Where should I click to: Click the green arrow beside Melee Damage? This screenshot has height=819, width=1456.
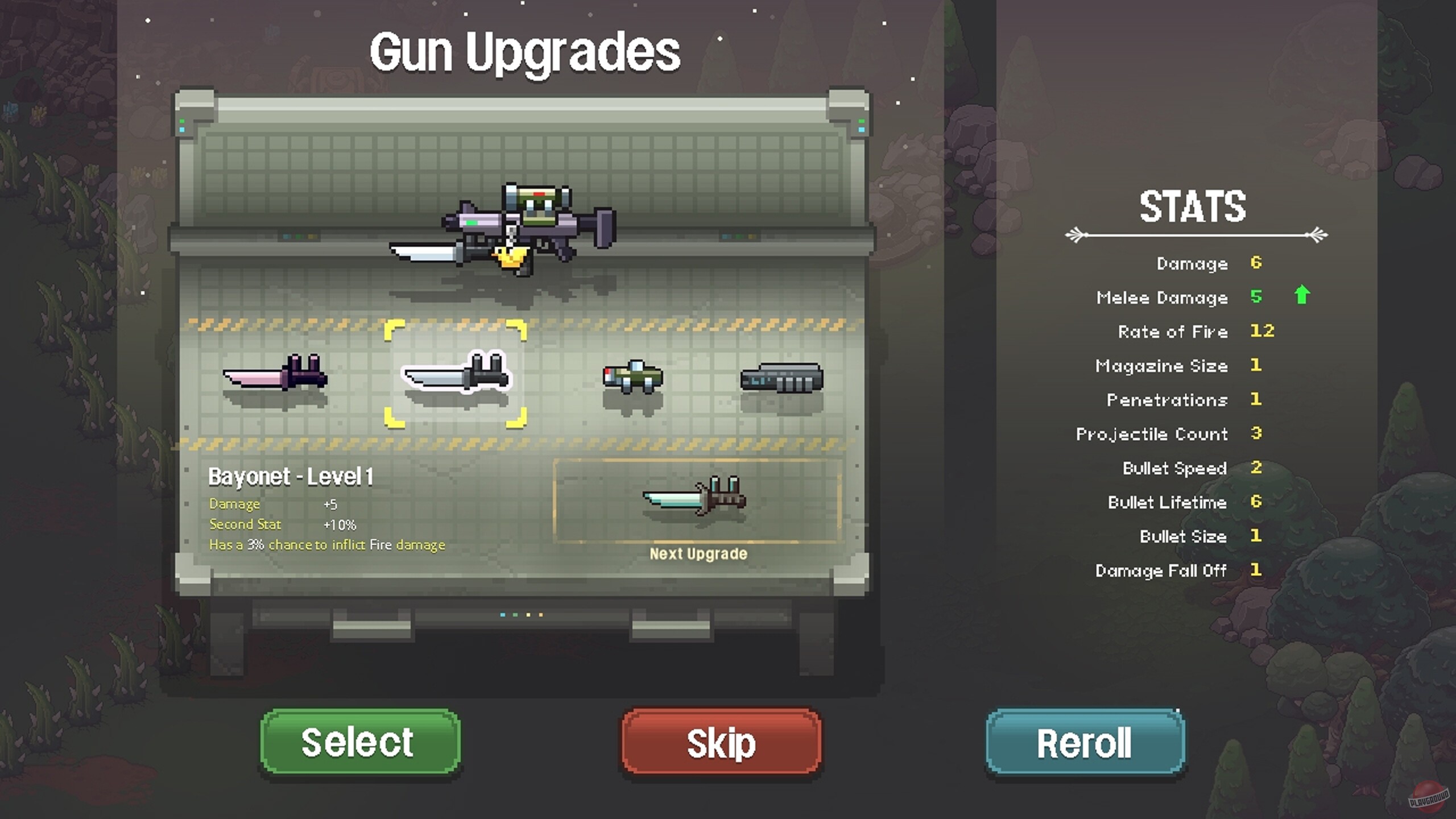coord(1302,296)
